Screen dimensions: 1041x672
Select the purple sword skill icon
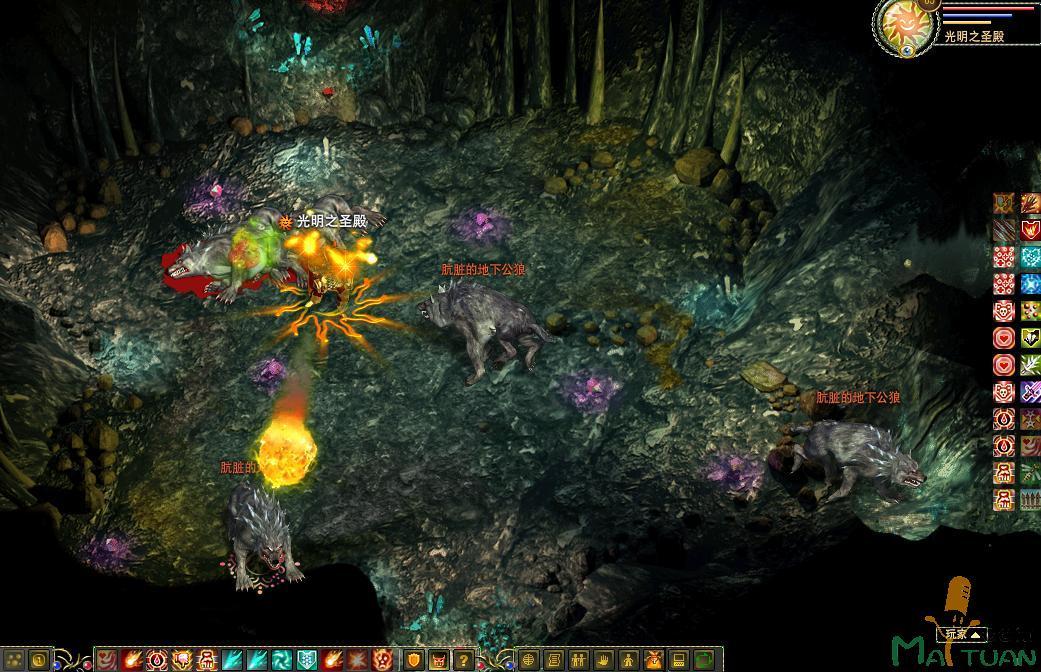(x=1030, y=392)
